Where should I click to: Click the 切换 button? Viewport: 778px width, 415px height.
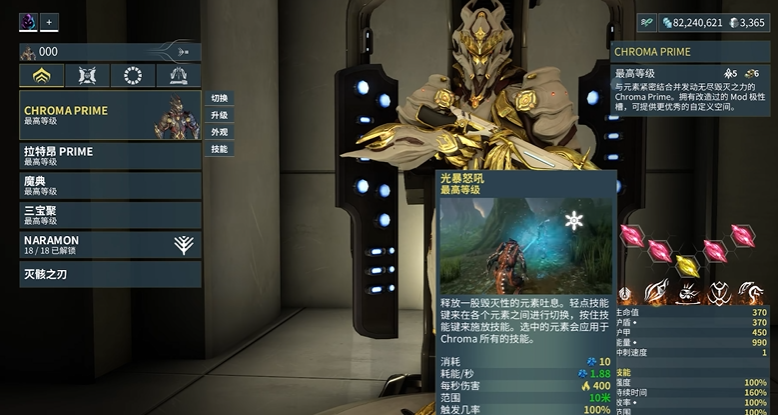pyautogui.click(x=219, y=99)
